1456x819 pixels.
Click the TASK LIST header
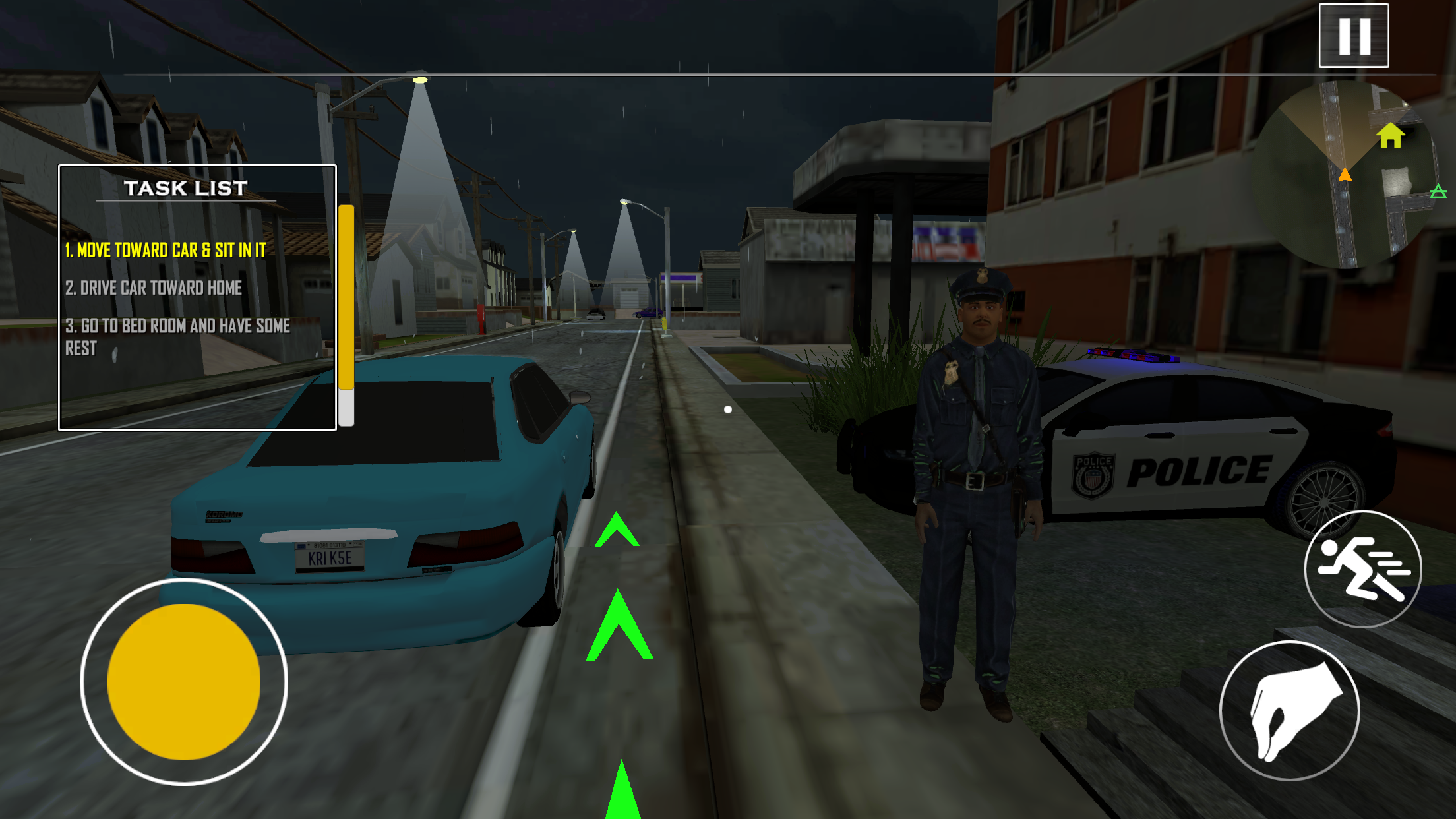pos(187,187)
